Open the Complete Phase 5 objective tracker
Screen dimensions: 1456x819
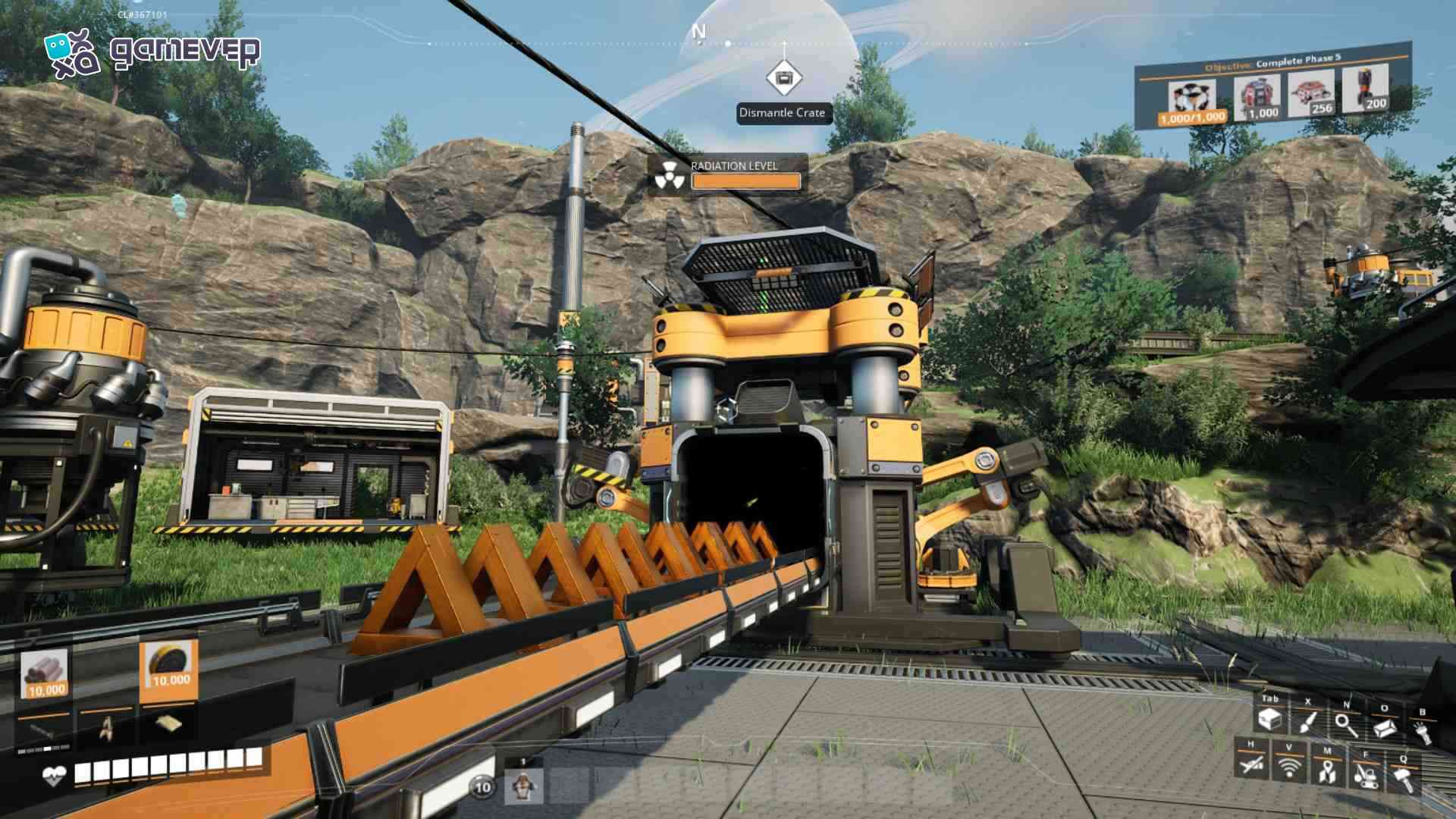[x=1272, y=63]
